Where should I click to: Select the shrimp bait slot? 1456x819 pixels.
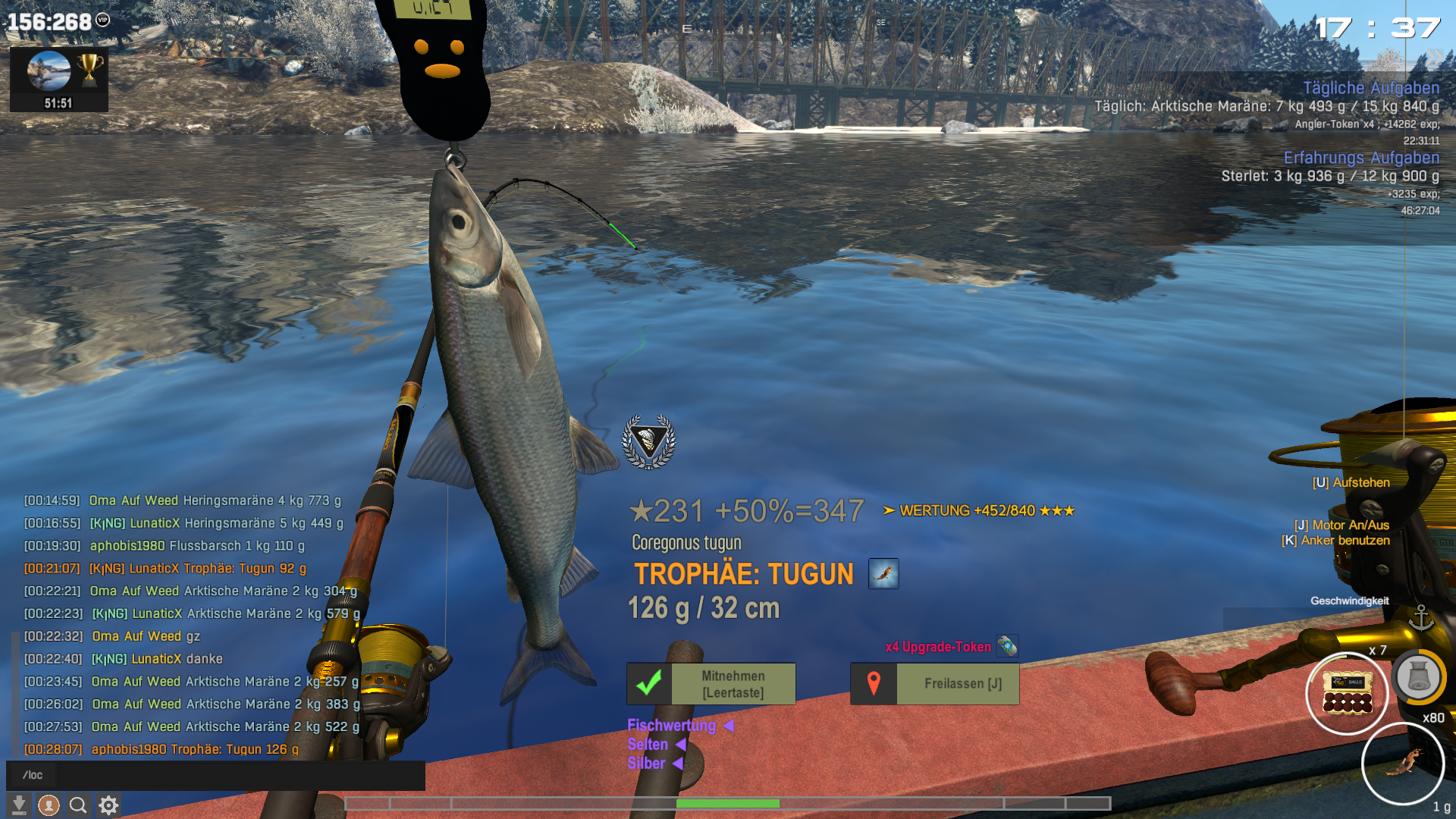point(1403,763)
